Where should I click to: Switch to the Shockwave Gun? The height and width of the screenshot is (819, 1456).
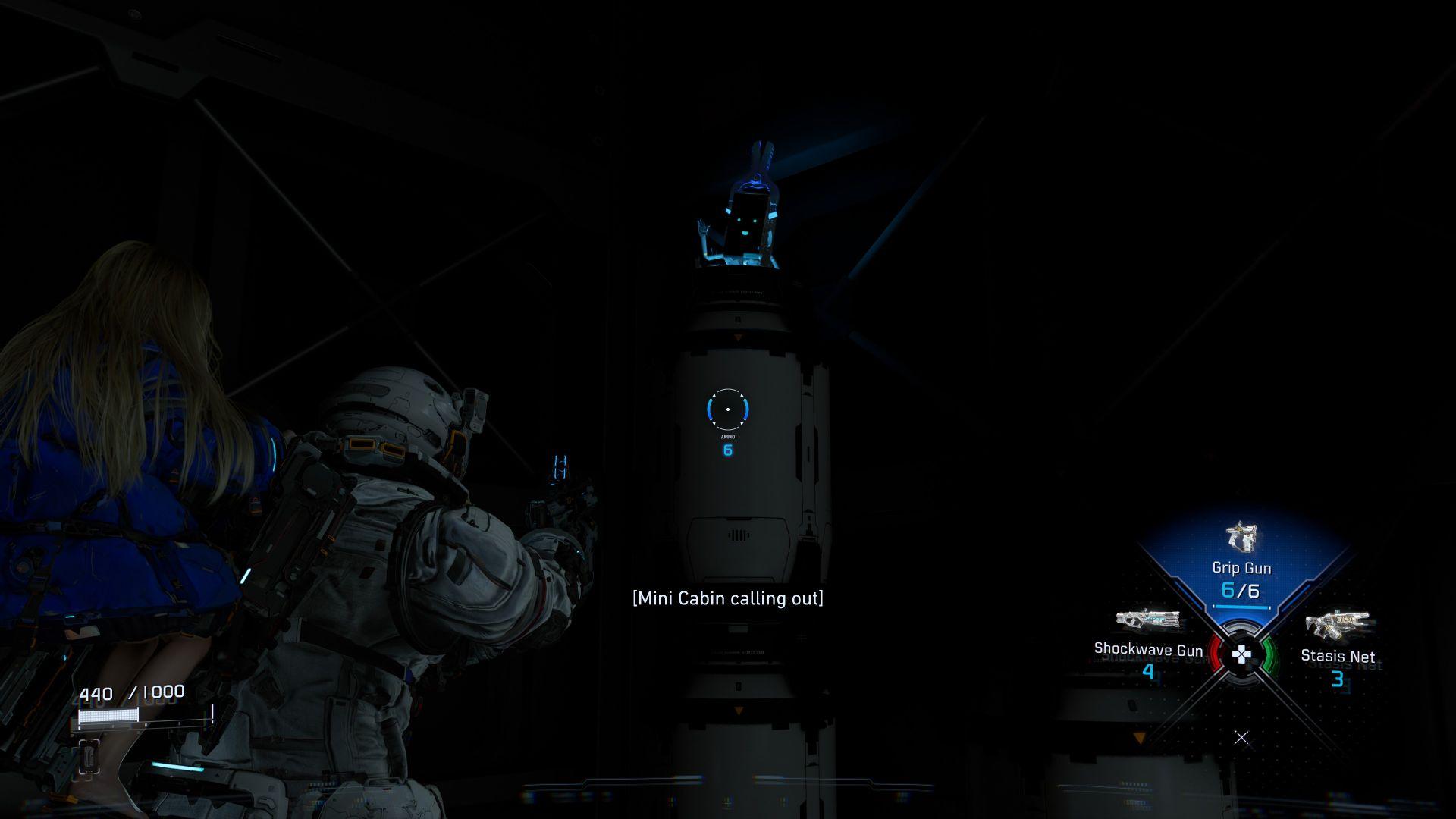pyautogui.click(x=1148, y=641)
